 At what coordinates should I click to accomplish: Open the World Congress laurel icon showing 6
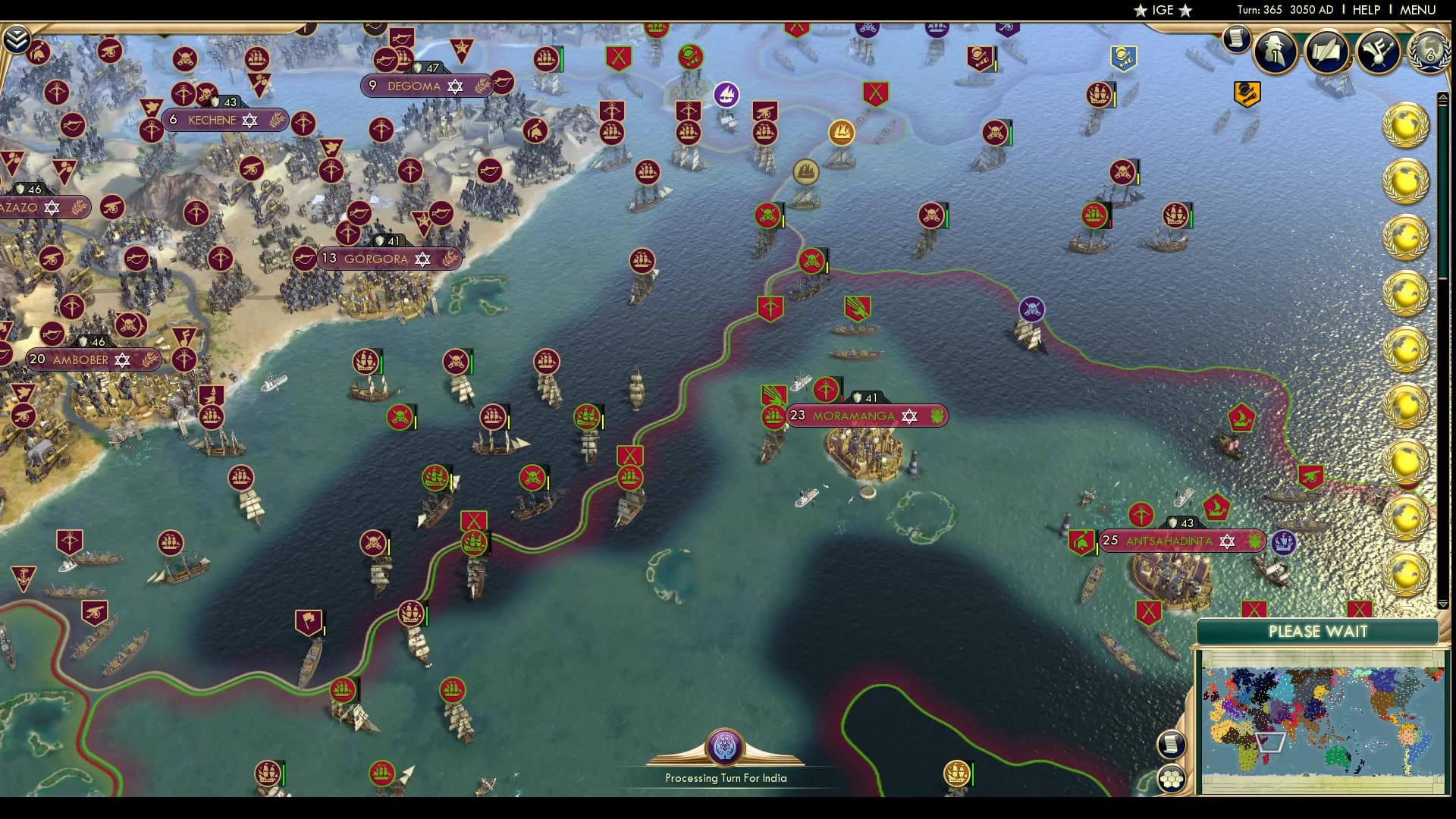pyautogui.click(x=1429, y=53)
